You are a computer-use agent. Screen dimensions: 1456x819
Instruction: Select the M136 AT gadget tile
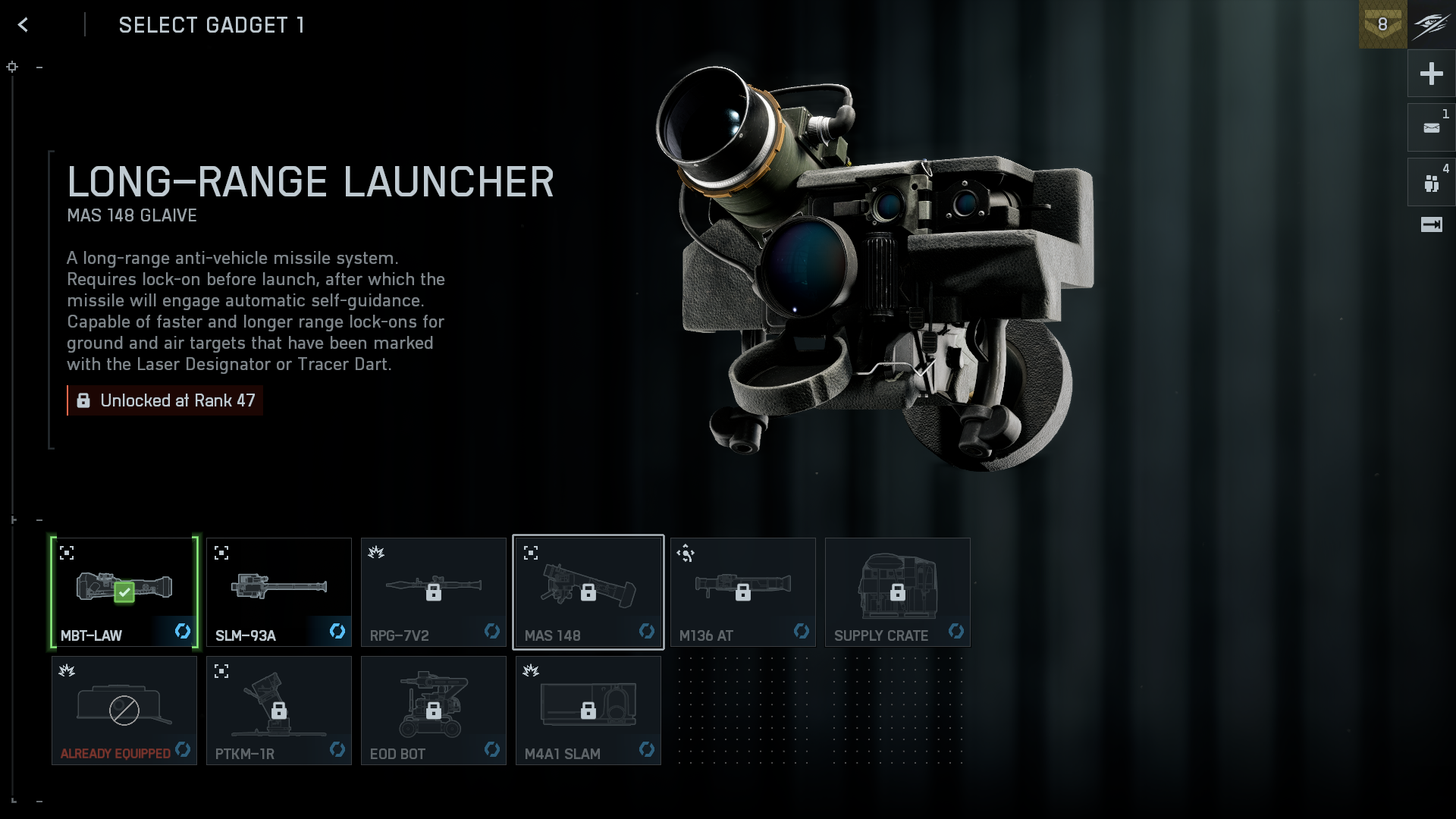tap(743, 592)
